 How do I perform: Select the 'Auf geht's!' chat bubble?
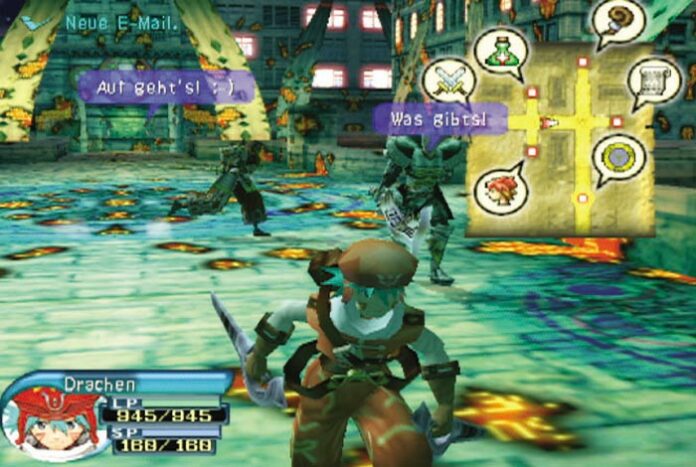click(x=166, y=87)
